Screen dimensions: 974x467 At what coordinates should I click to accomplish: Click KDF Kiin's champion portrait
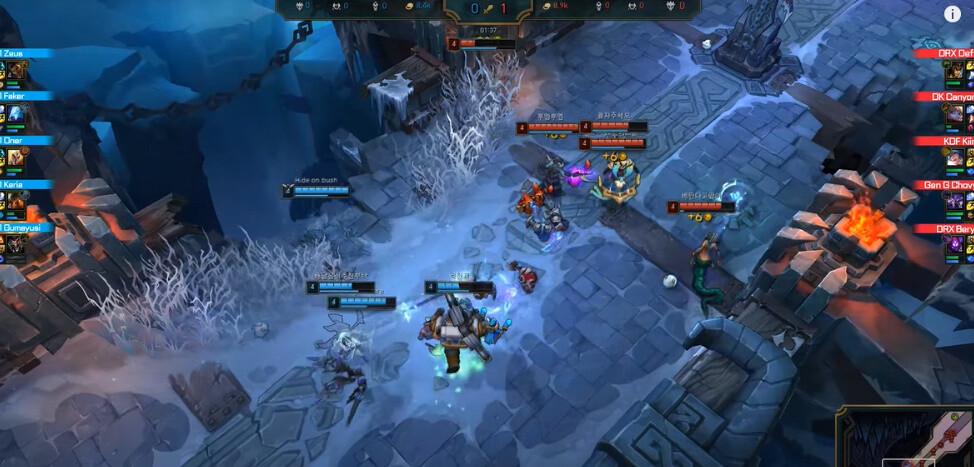[x=956, y=159]
